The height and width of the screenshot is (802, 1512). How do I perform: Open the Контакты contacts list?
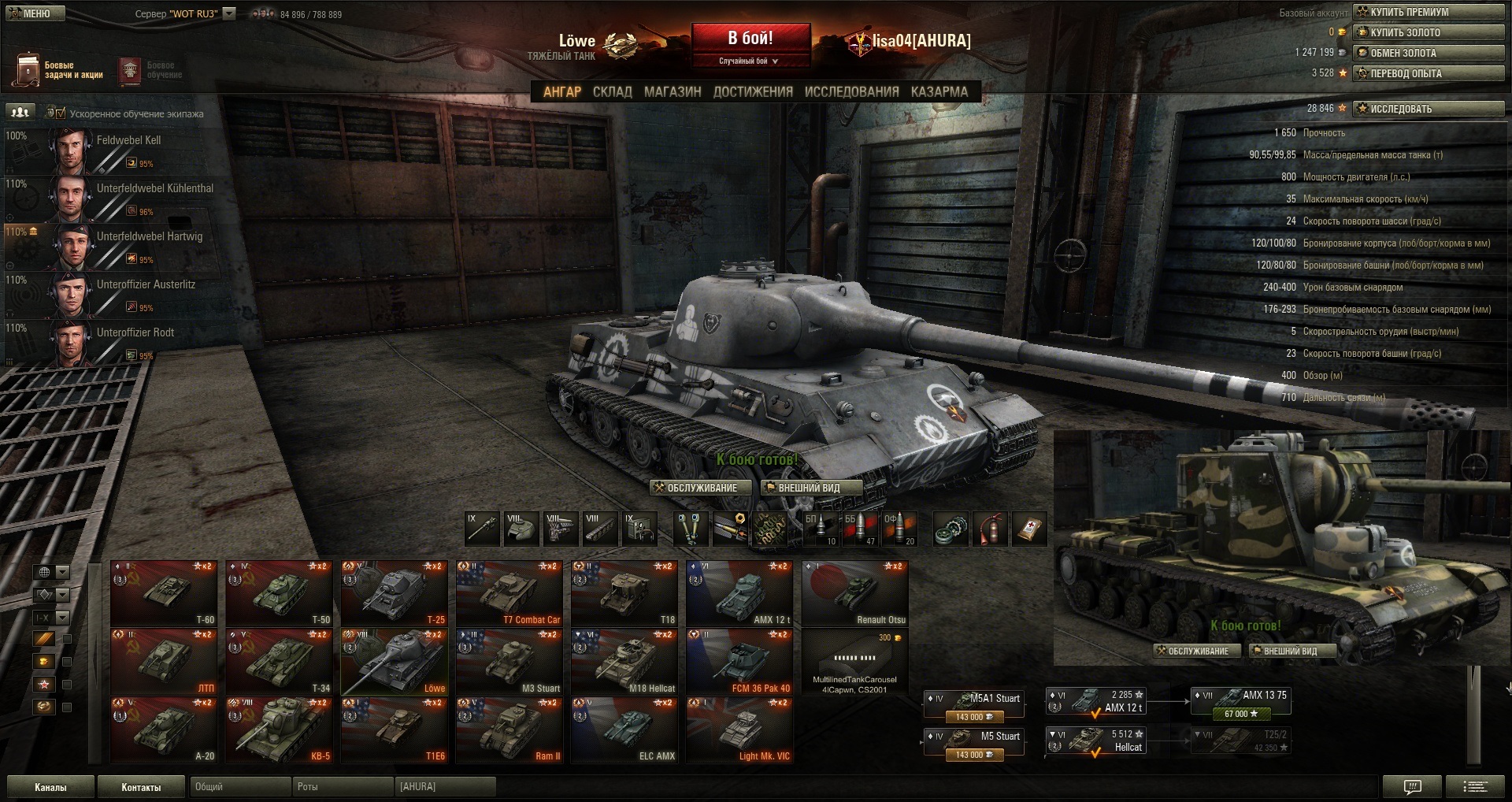click(141, 787)
